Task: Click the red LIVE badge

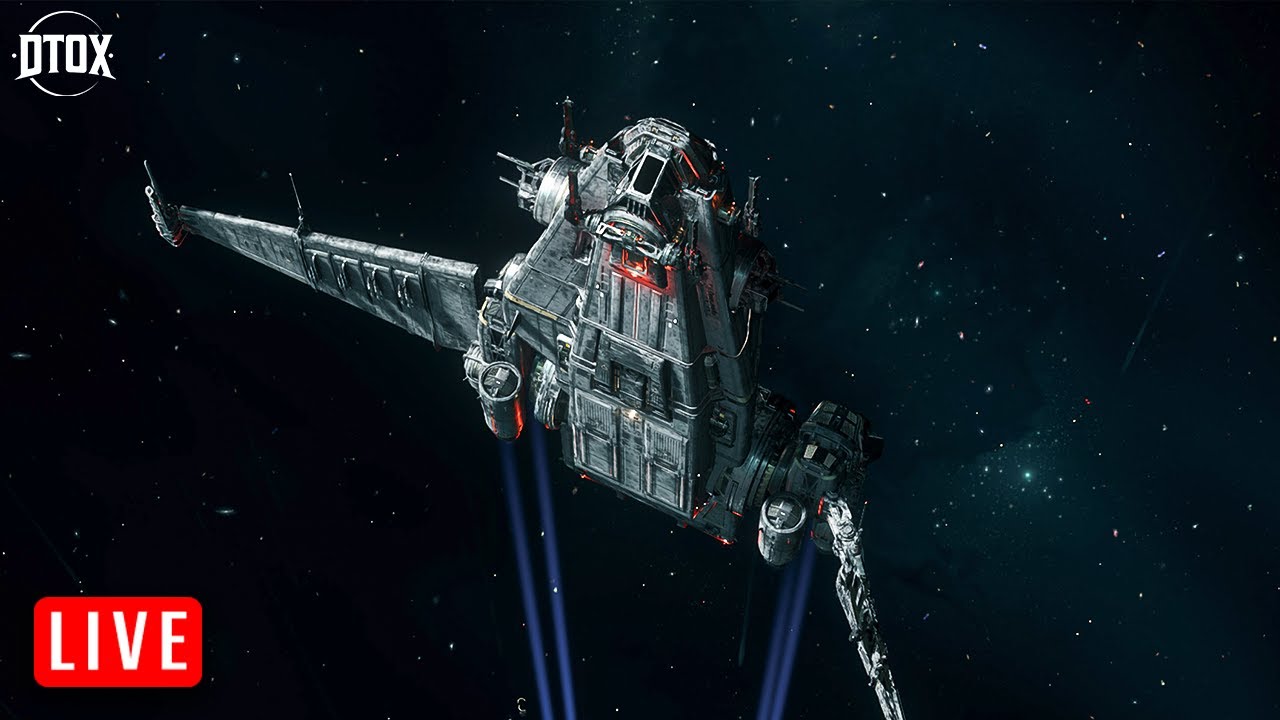Action: pos(118,641)
